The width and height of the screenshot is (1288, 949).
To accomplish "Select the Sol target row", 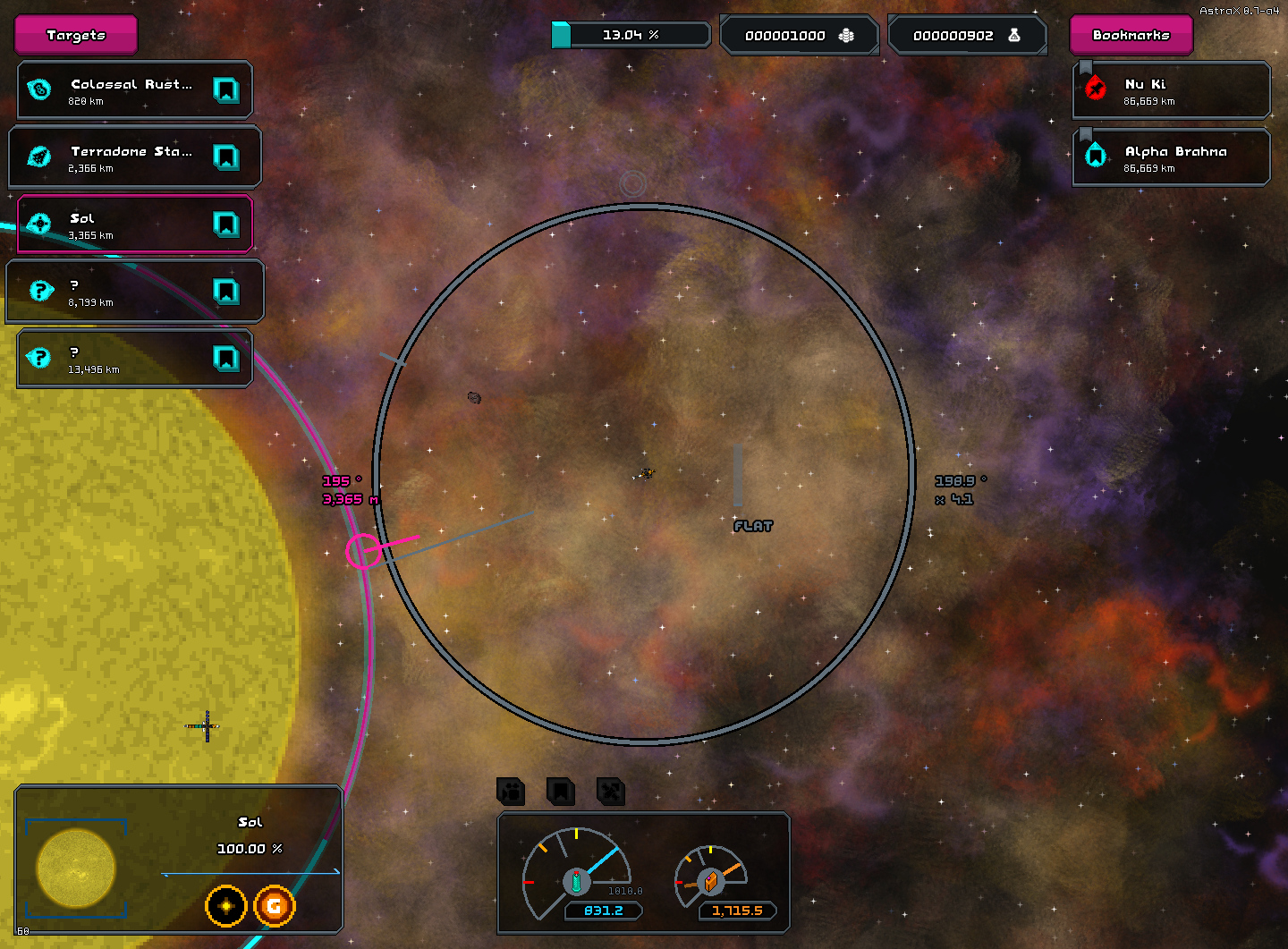I will [x=125, y=225].
